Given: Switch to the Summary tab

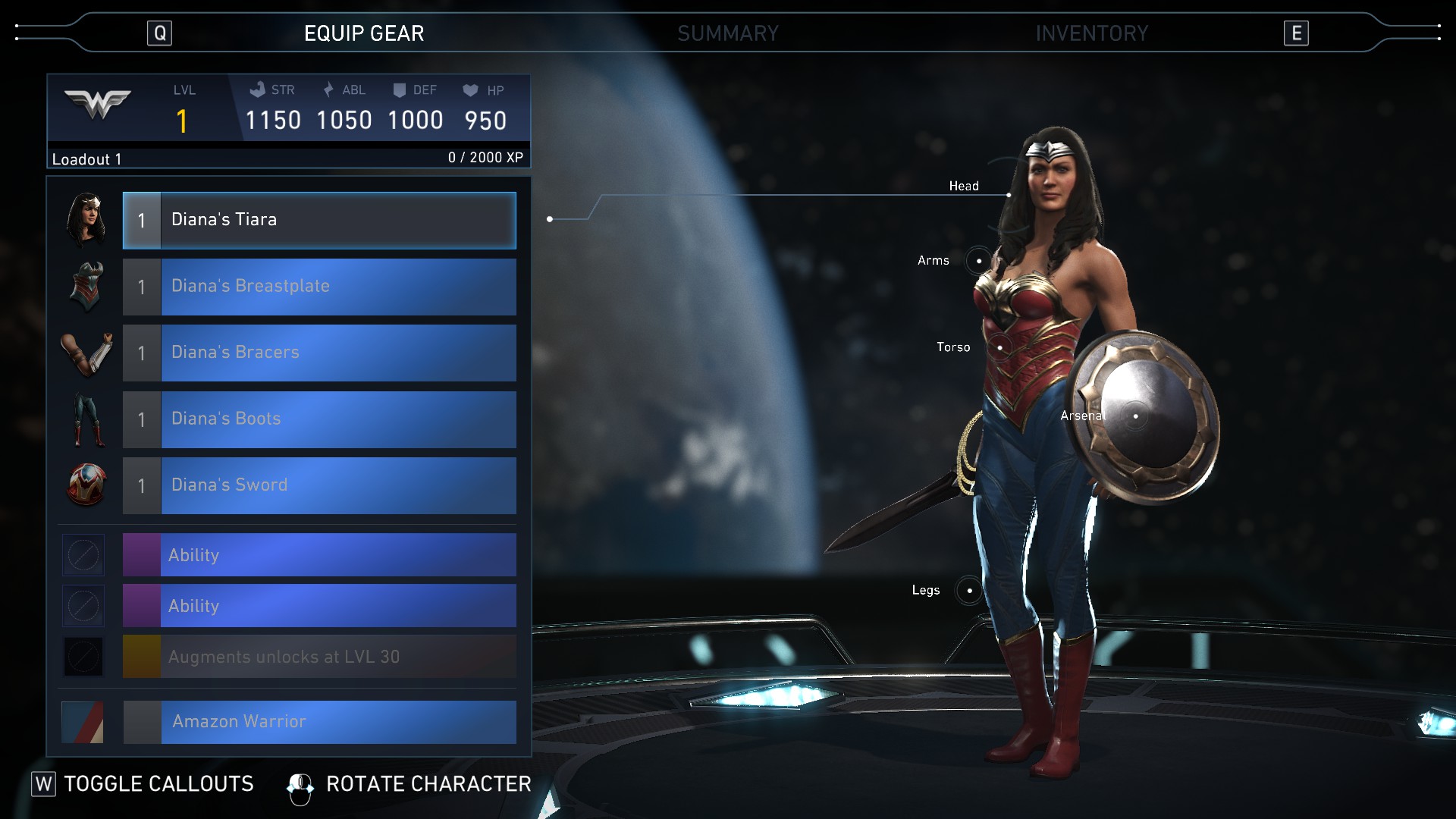Looking at the screenshot, I should pyautogui.click(x=727, y=33).
